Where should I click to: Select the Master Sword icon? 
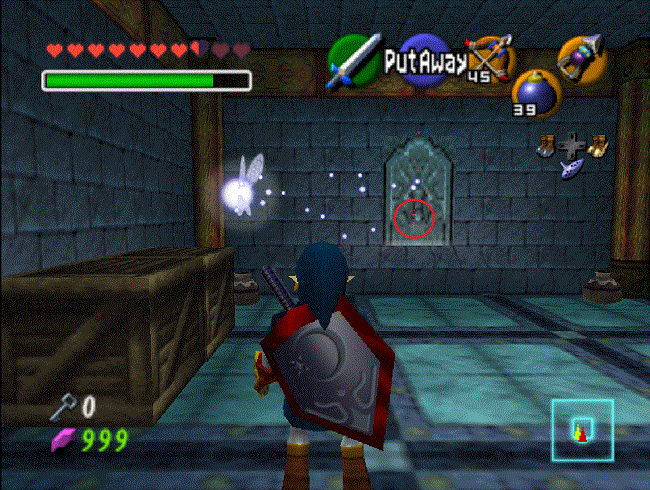(x=352, y=60)
